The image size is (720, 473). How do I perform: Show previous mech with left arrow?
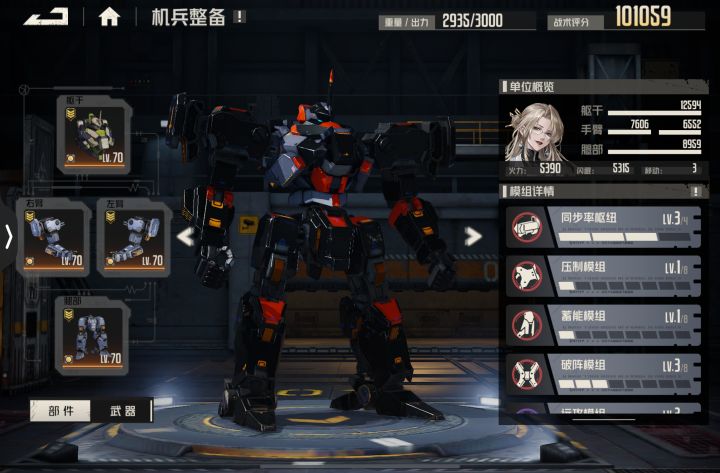click(x=185, y=237)
